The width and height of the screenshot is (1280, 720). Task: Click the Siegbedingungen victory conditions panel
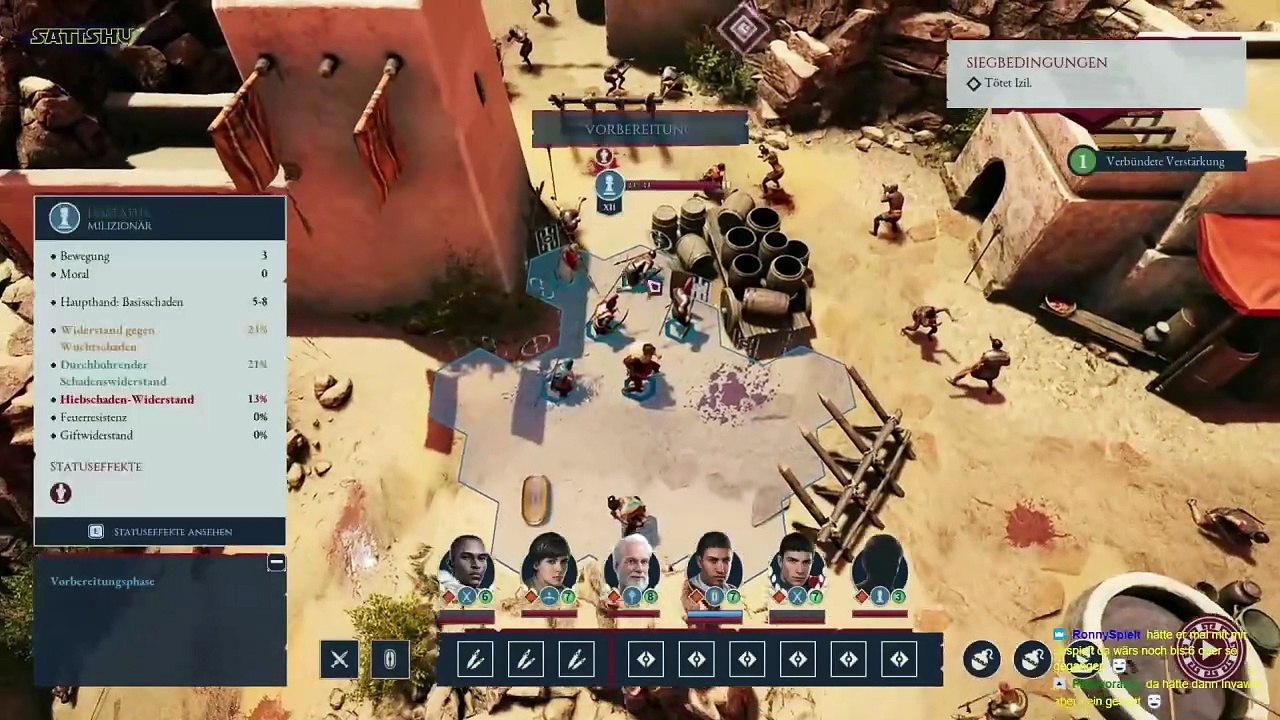pos(1095,72)
